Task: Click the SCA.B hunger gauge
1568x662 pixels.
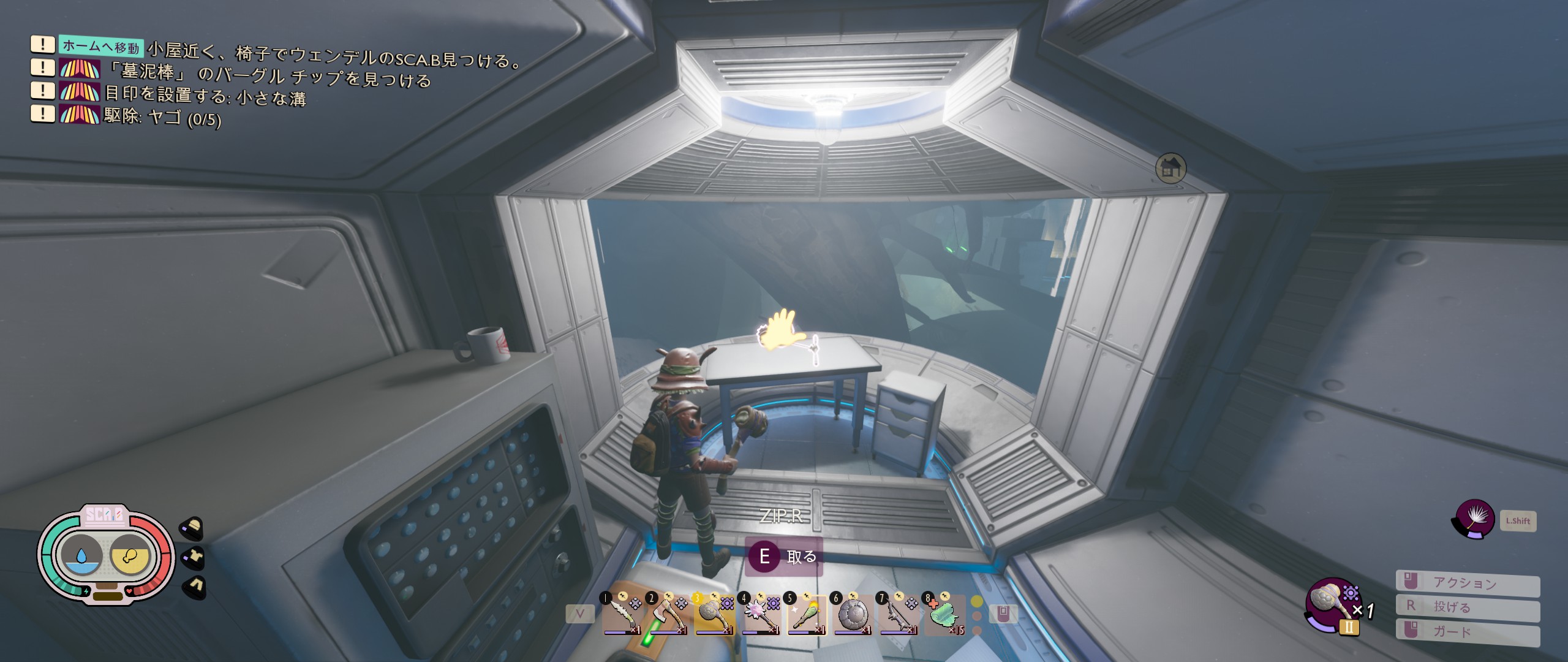Action: click(x=130, y=555)
